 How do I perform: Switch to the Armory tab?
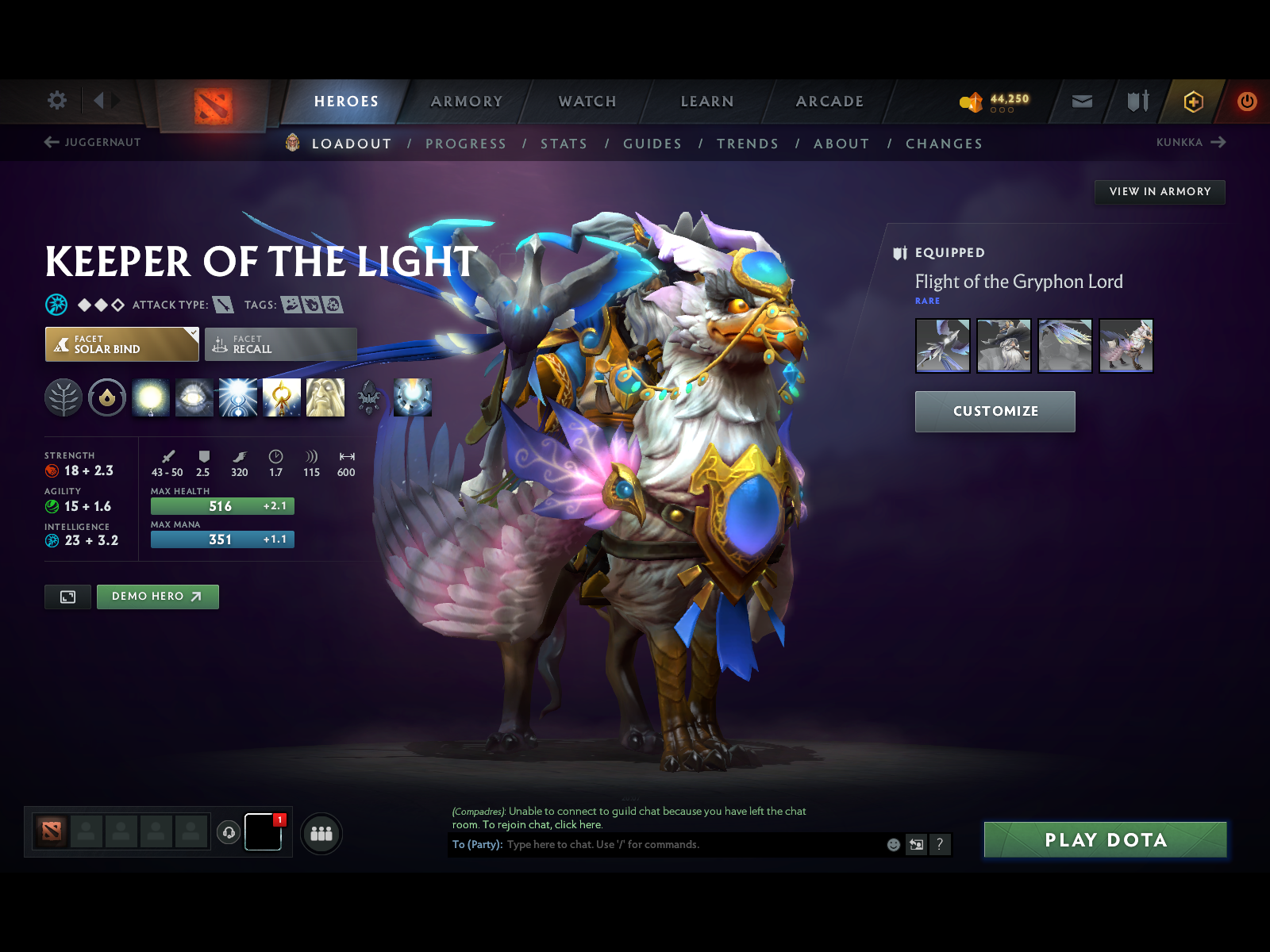467,102
